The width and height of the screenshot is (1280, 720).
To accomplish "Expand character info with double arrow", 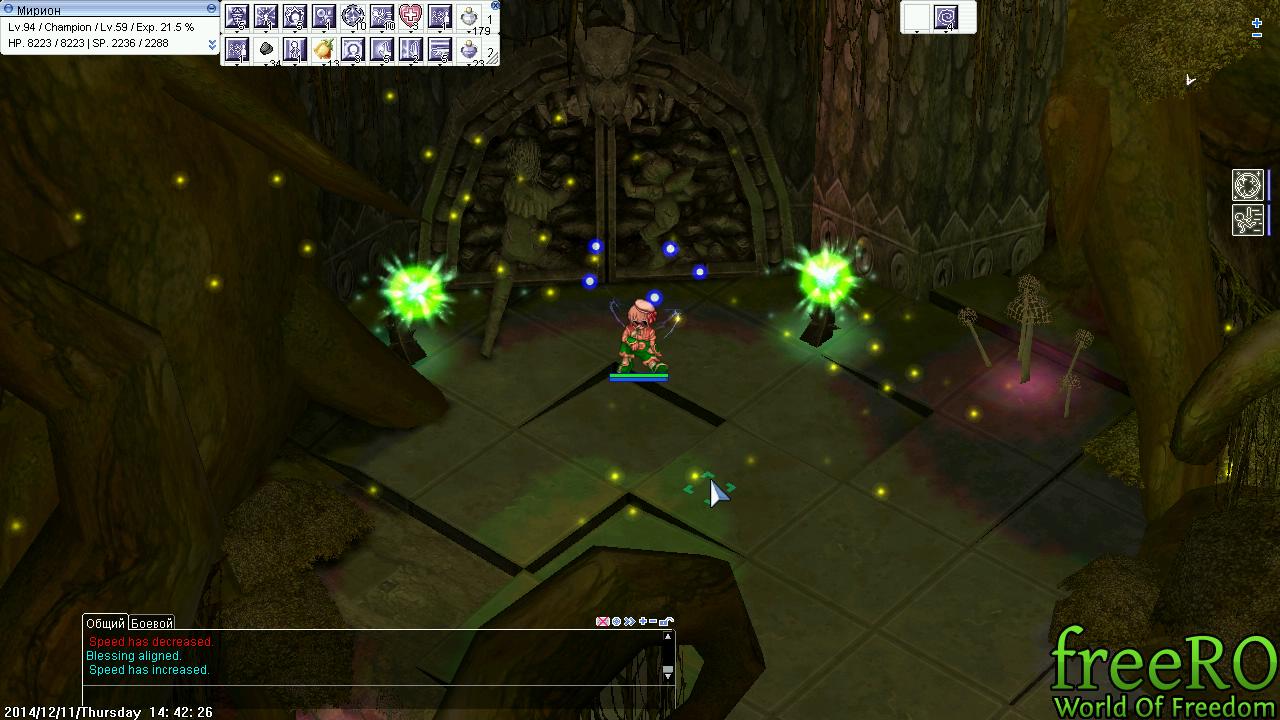I will click(212, 45).
